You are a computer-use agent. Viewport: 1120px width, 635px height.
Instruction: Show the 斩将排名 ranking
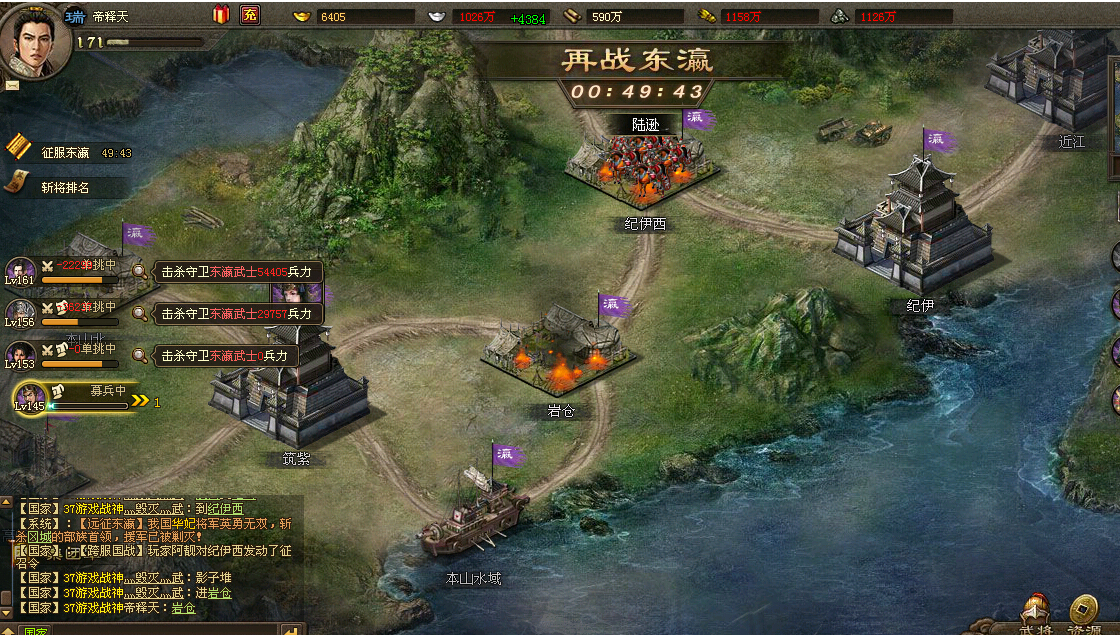point(65,187)
